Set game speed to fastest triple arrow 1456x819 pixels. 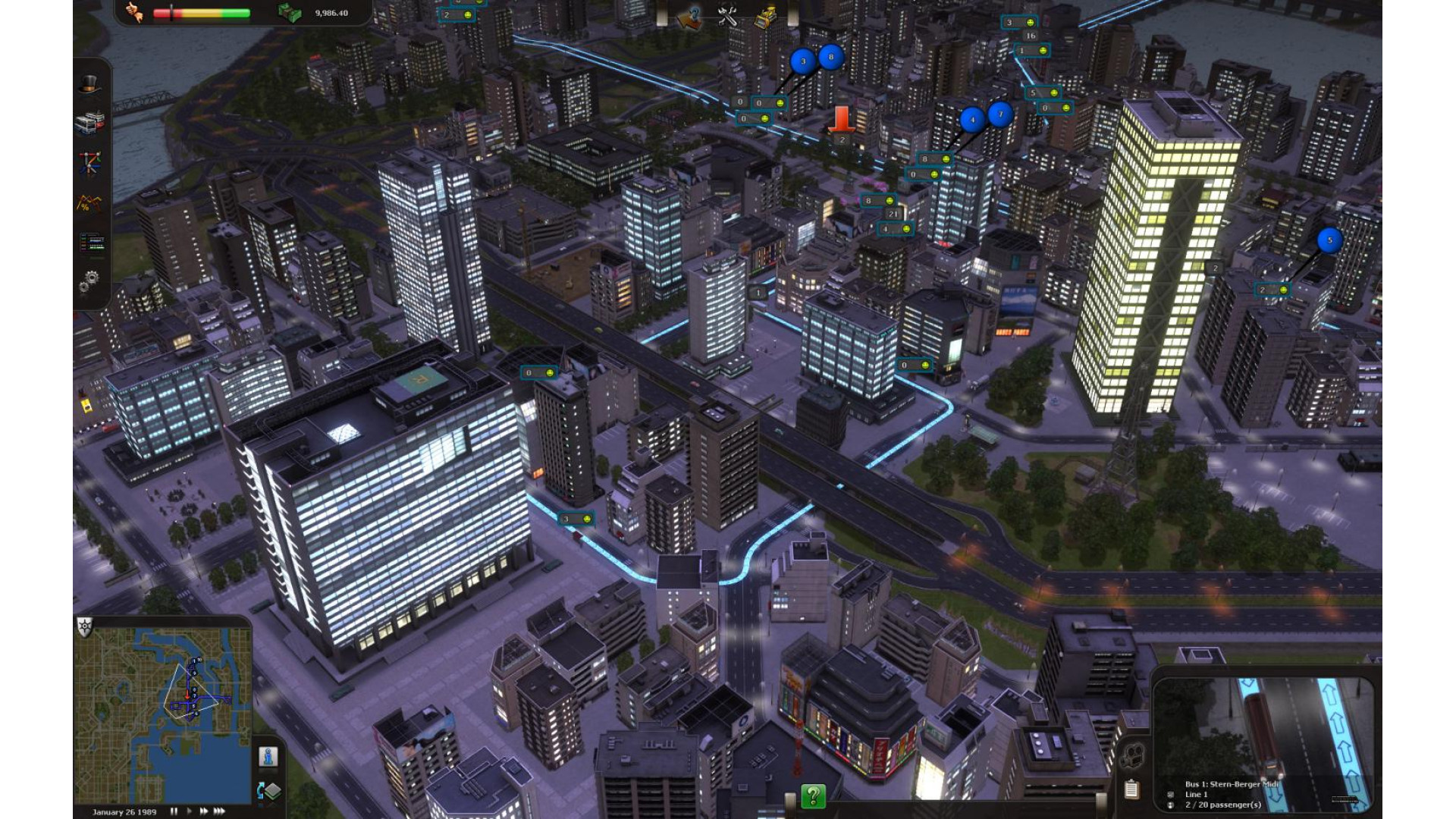(x=219, y=811)
